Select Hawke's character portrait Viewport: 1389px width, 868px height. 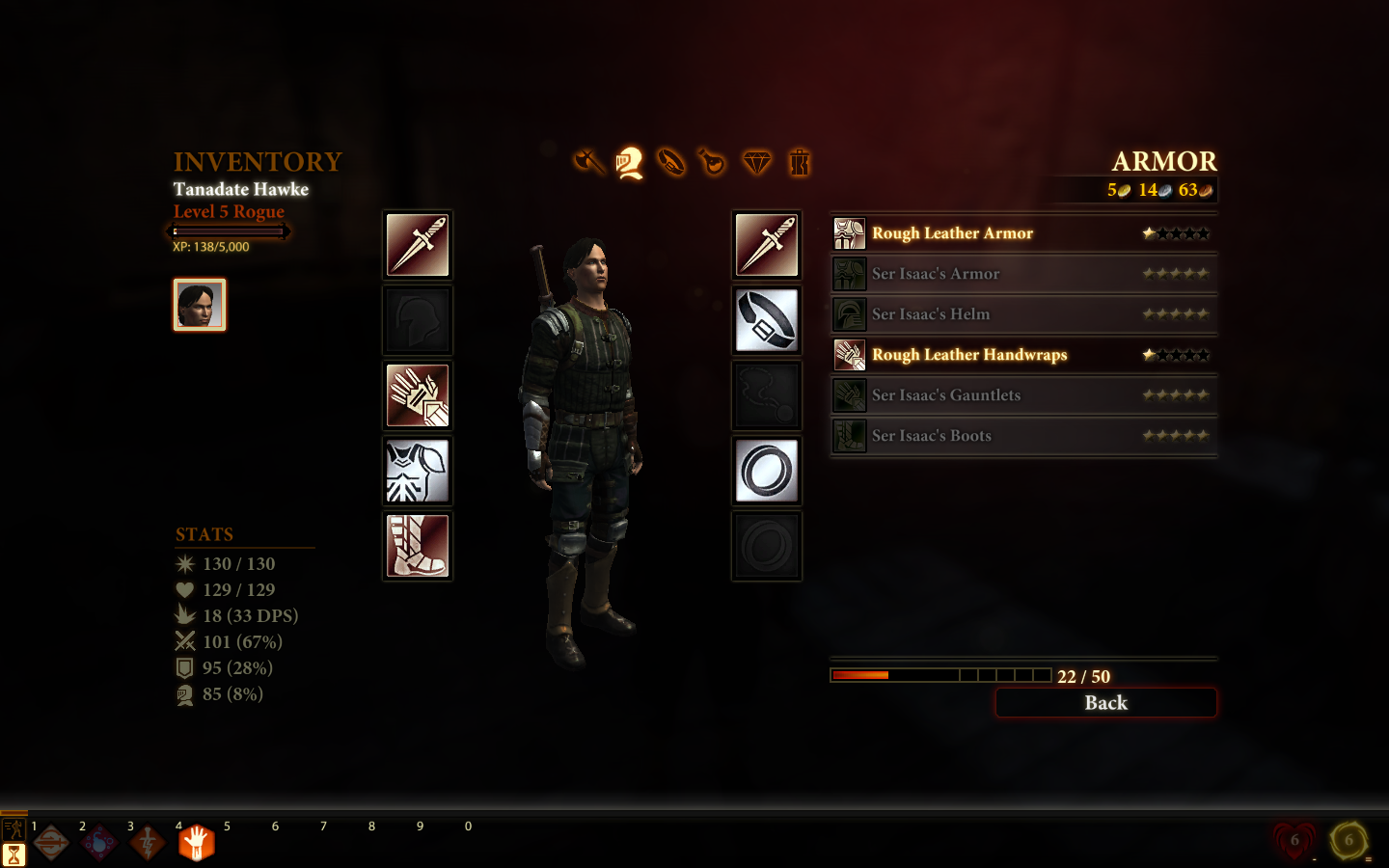[200, 305]
